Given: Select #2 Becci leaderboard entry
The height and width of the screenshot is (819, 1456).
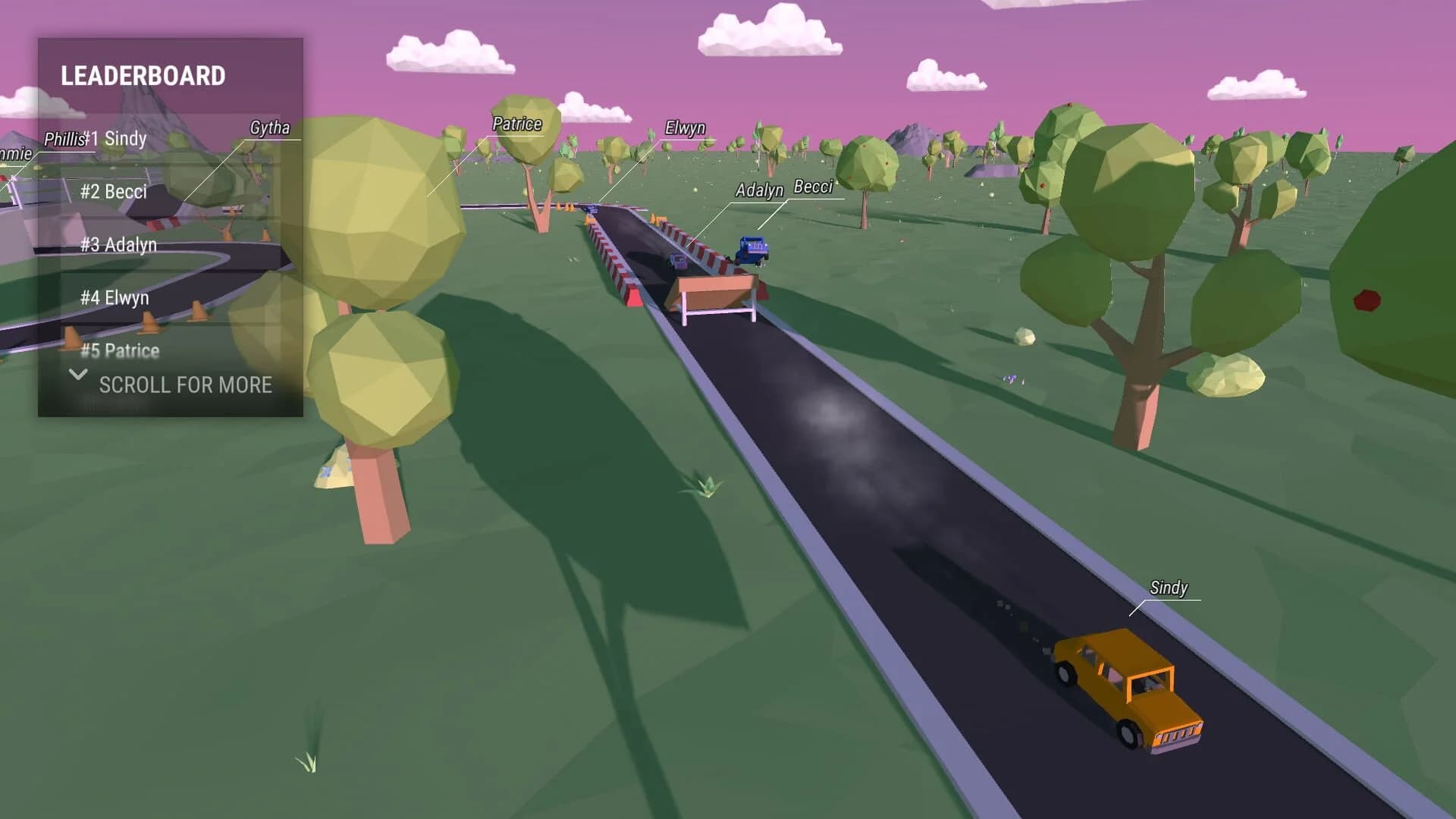Looking at the screenshot, I should click(x=114, y=192).
